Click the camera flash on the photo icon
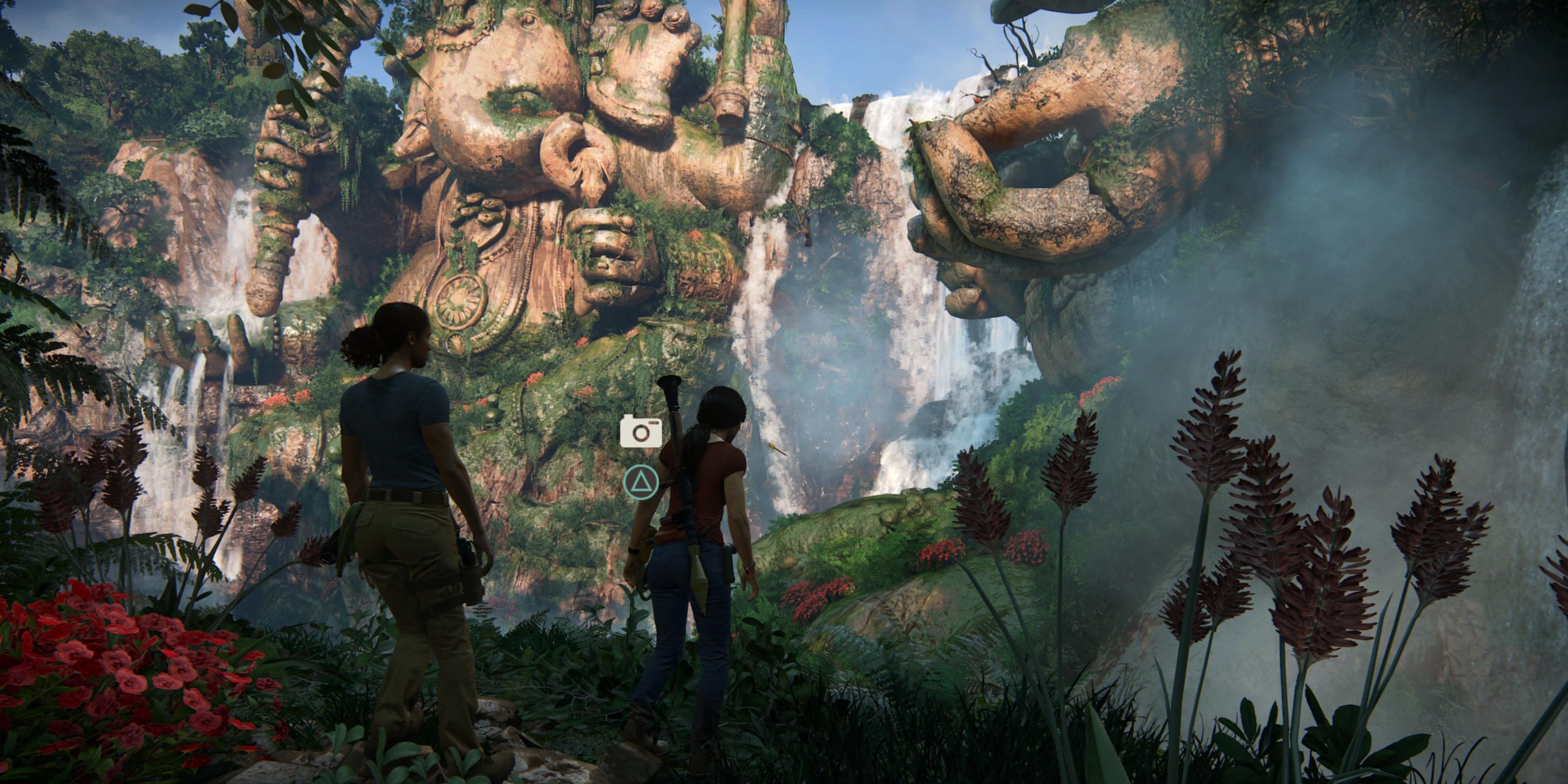The width and height of the screenshot is (1568, 784). pos(654,423)
